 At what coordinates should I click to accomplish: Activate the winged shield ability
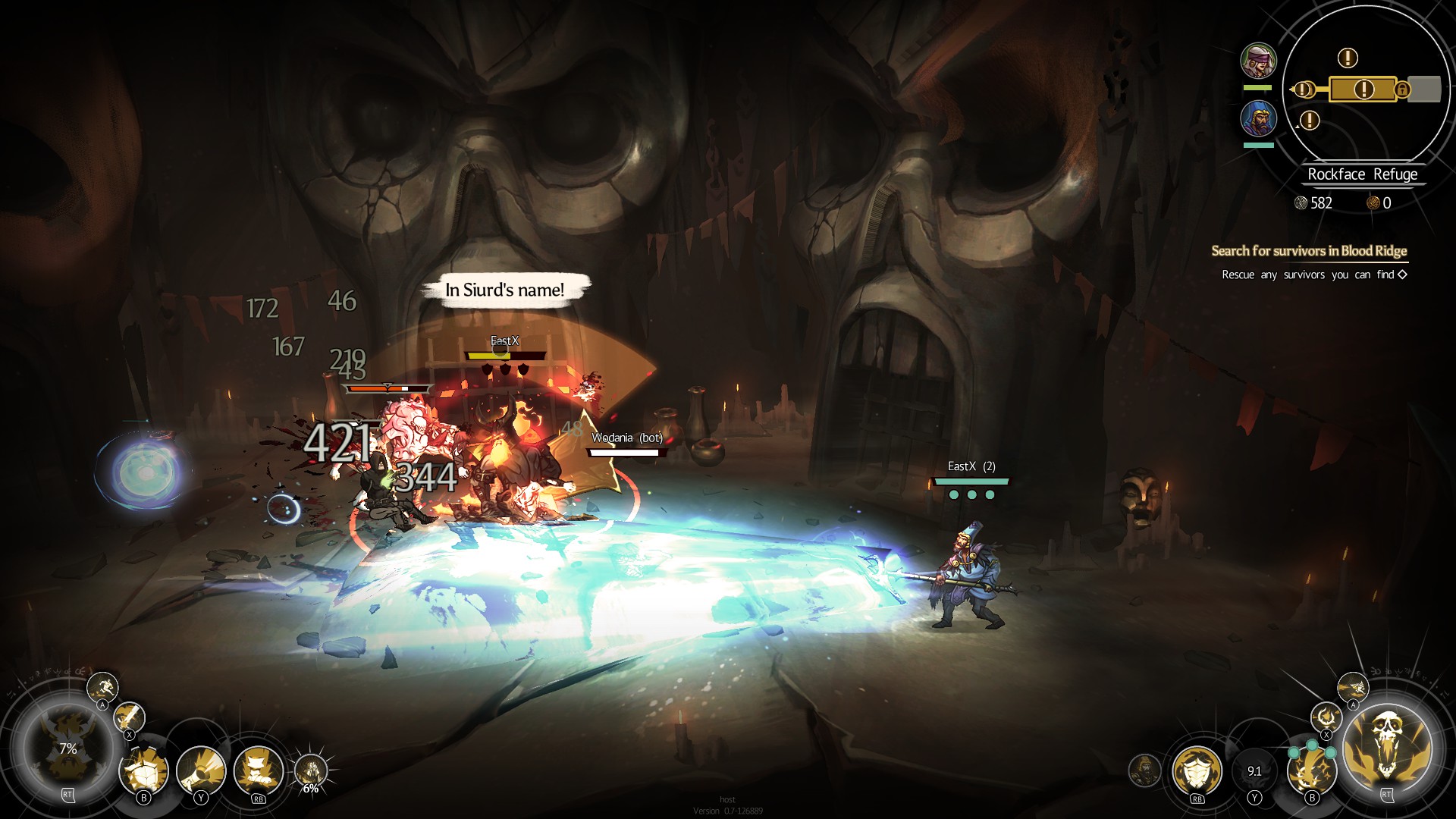[x=1197, y=771]
